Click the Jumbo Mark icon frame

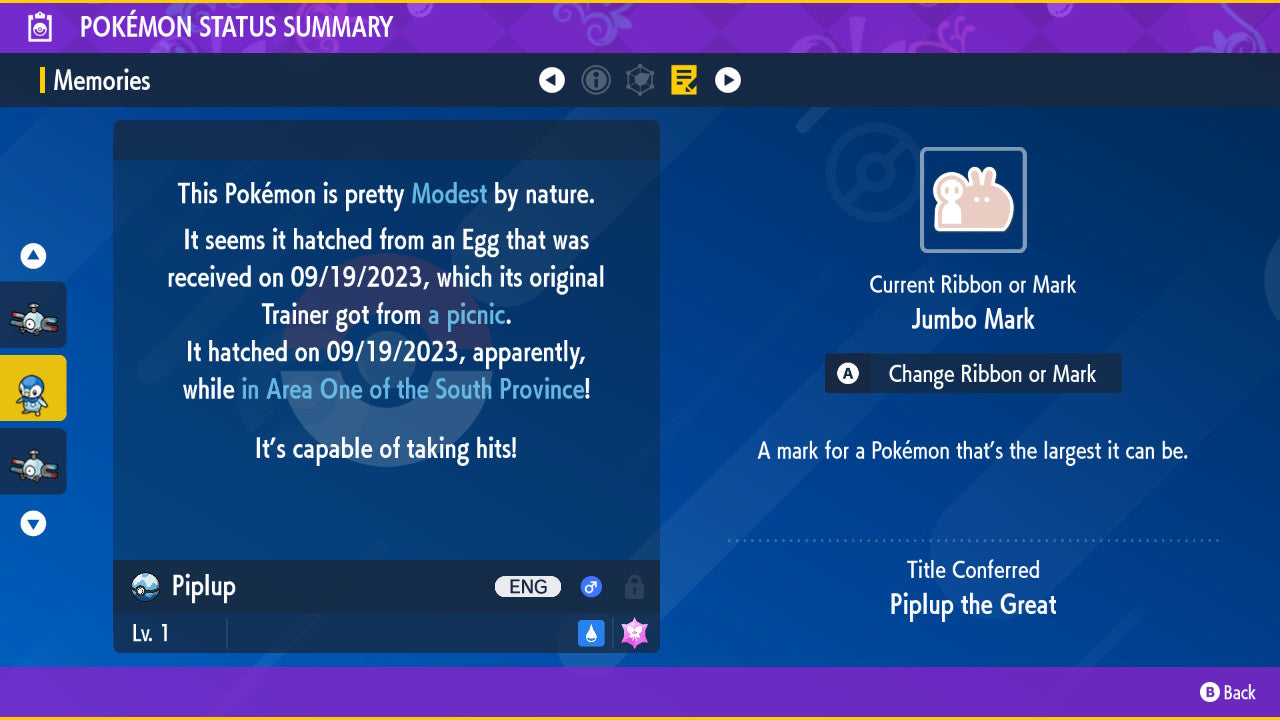pyautogui.click(x=973, y=200)
